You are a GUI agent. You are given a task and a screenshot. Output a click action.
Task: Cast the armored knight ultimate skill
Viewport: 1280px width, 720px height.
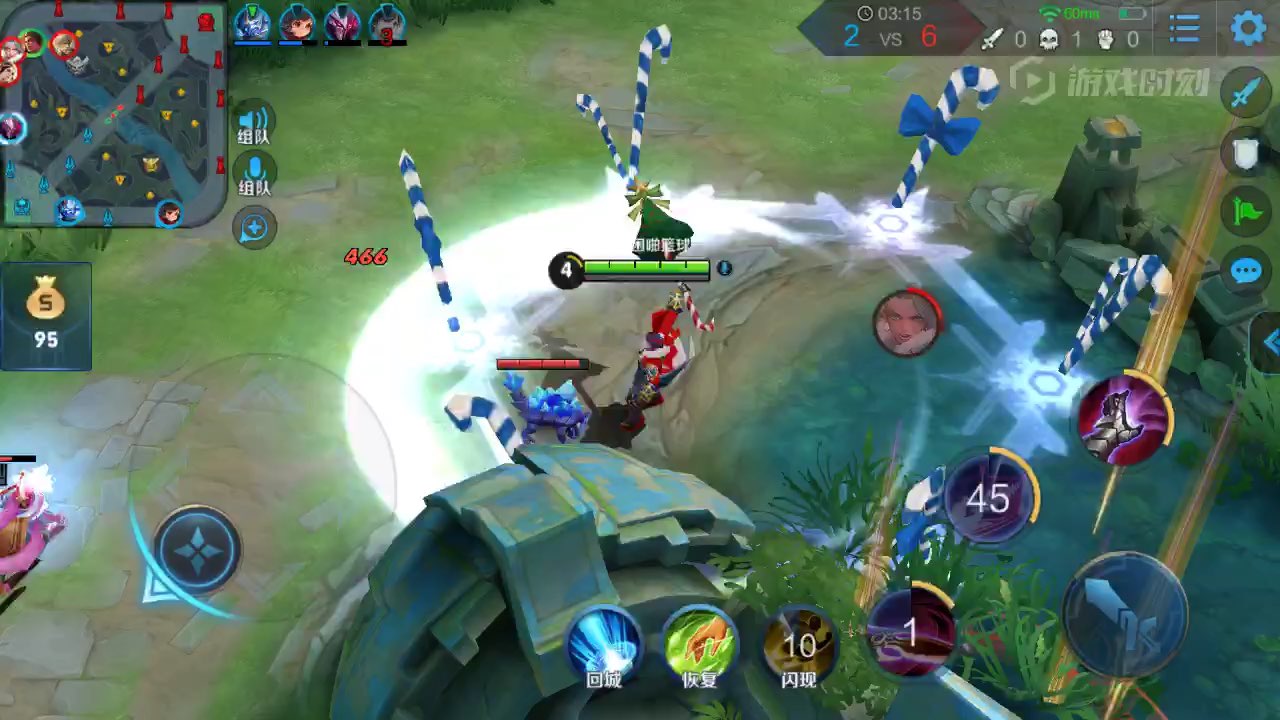click(1123, 421)
